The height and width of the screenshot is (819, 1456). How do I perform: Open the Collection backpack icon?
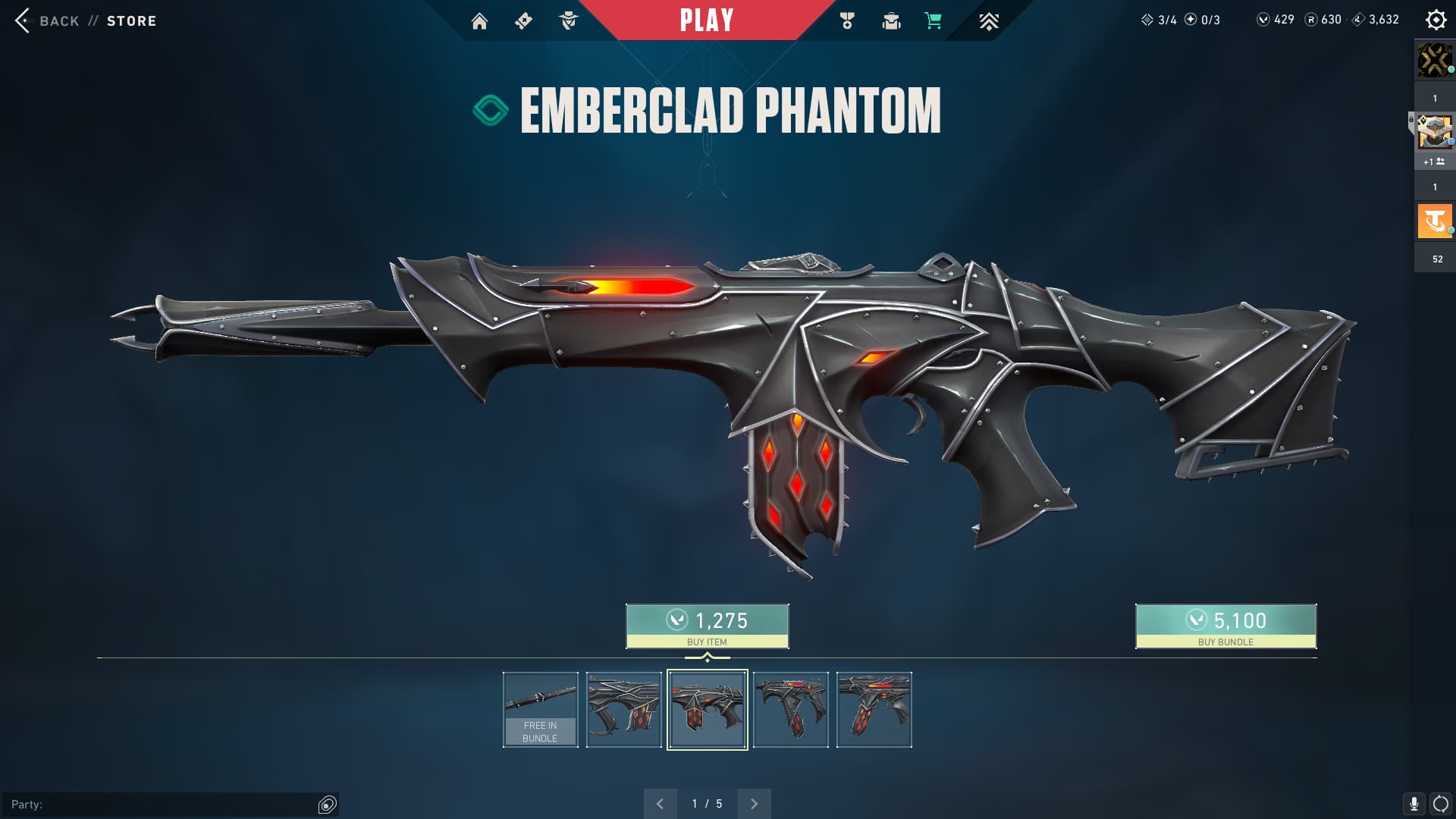[x=891, y=21]
